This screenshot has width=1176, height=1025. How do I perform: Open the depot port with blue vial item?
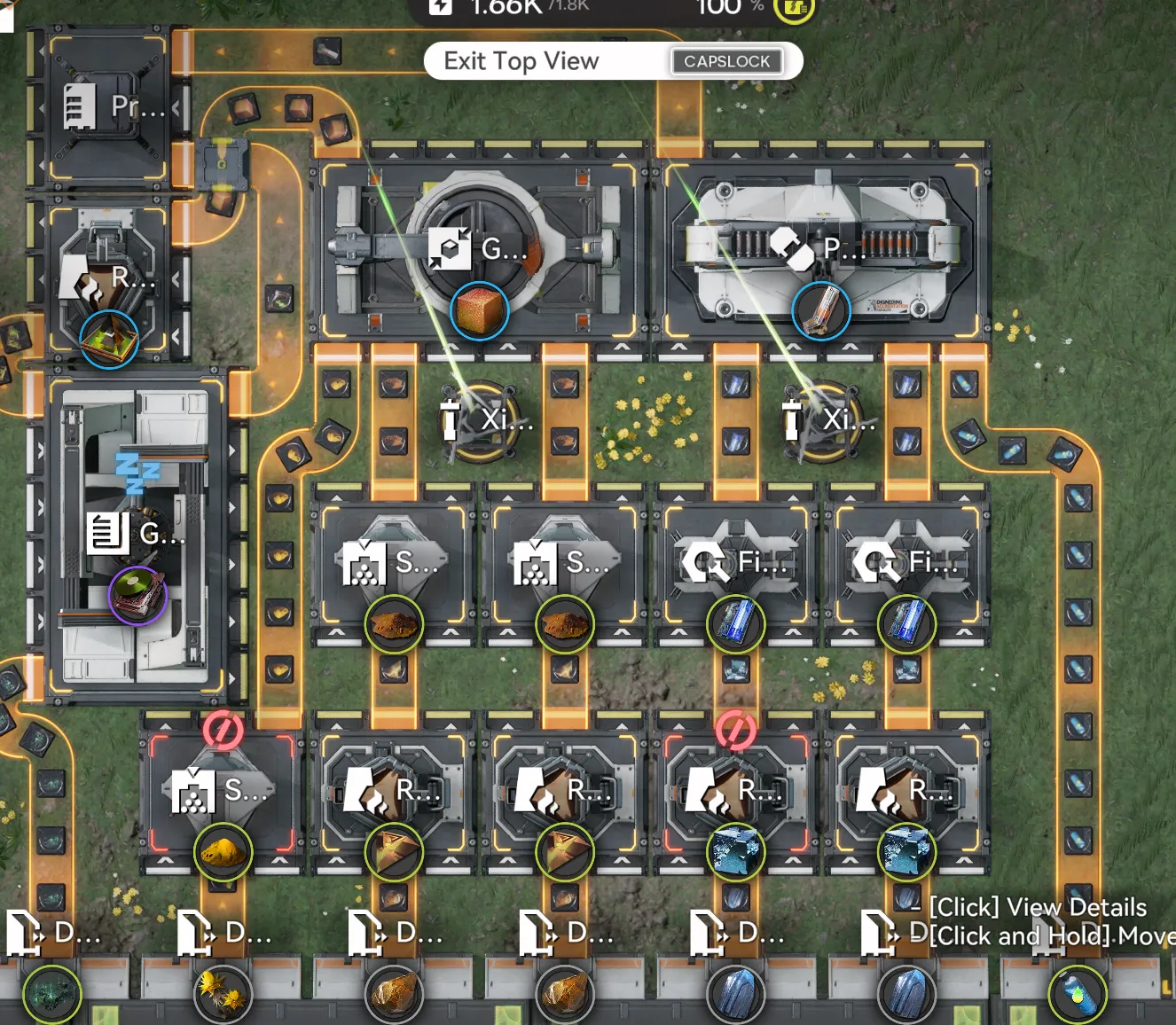(1078, 991)
